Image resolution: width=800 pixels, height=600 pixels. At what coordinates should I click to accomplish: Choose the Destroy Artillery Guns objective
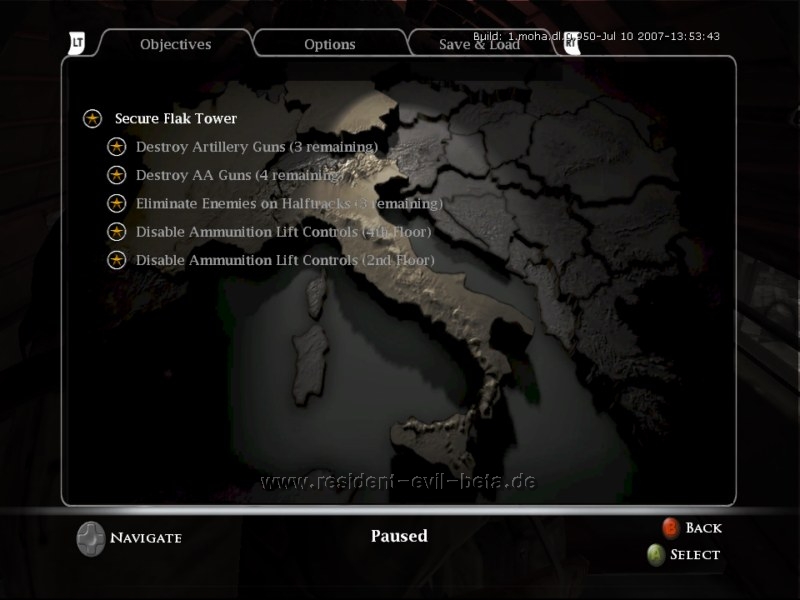pyautogui.click(x=256, y=147)
